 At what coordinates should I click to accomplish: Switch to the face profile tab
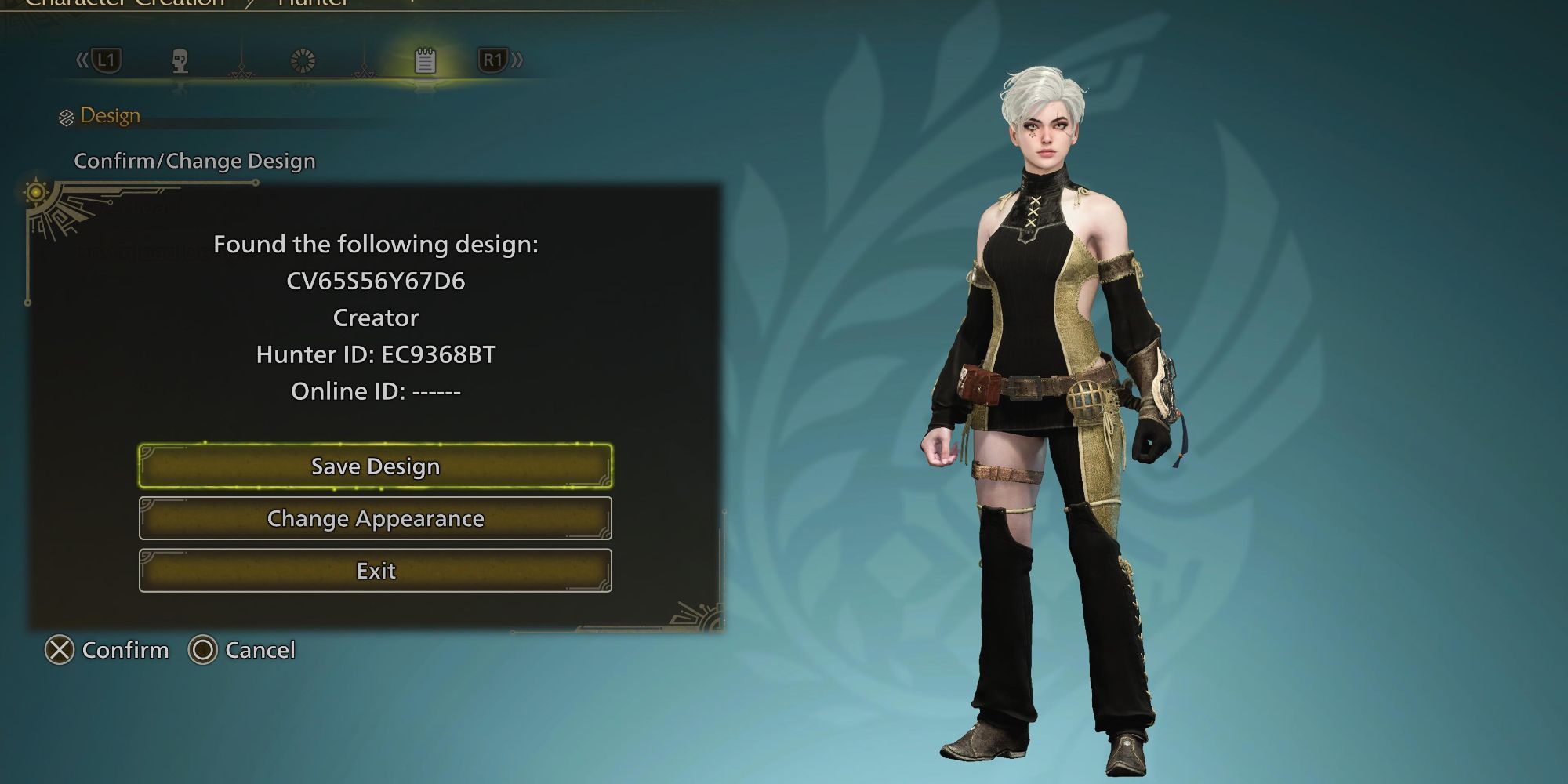(180, 60)
